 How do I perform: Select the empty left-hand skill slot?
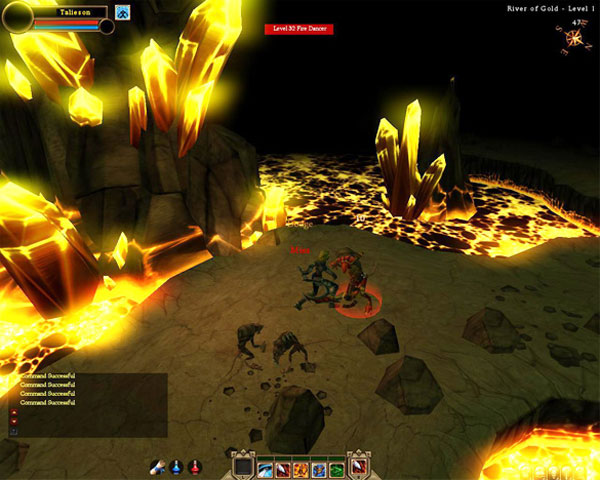243,467
